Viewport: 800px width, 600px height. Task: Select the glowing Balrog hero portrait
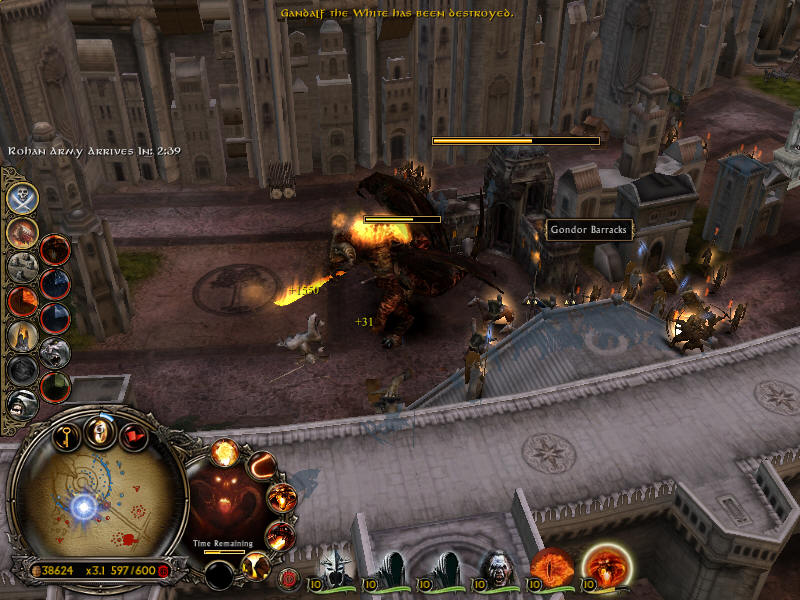[605, 567]
